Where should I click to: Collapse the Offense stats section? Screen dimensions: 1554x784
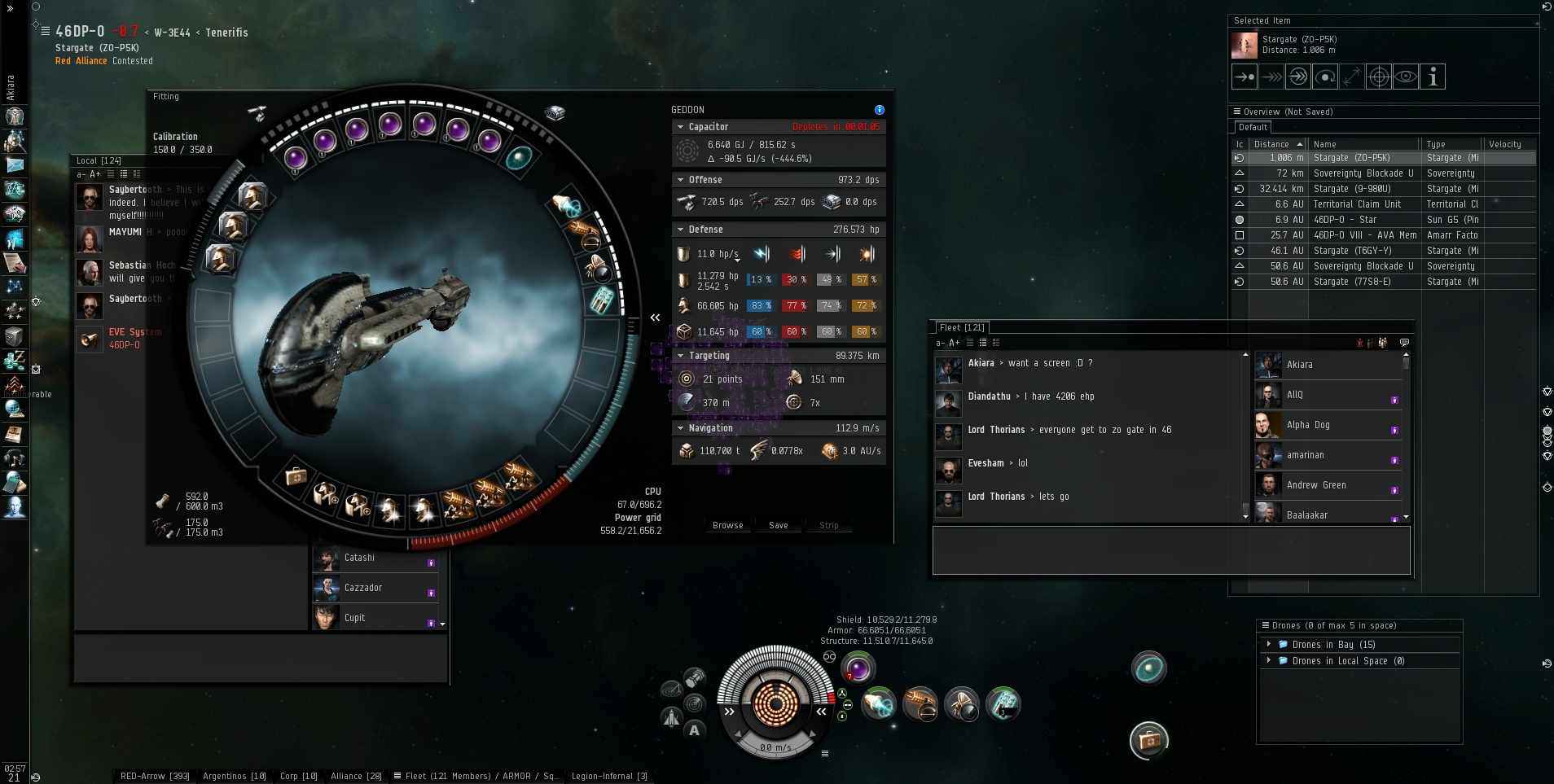681,180
